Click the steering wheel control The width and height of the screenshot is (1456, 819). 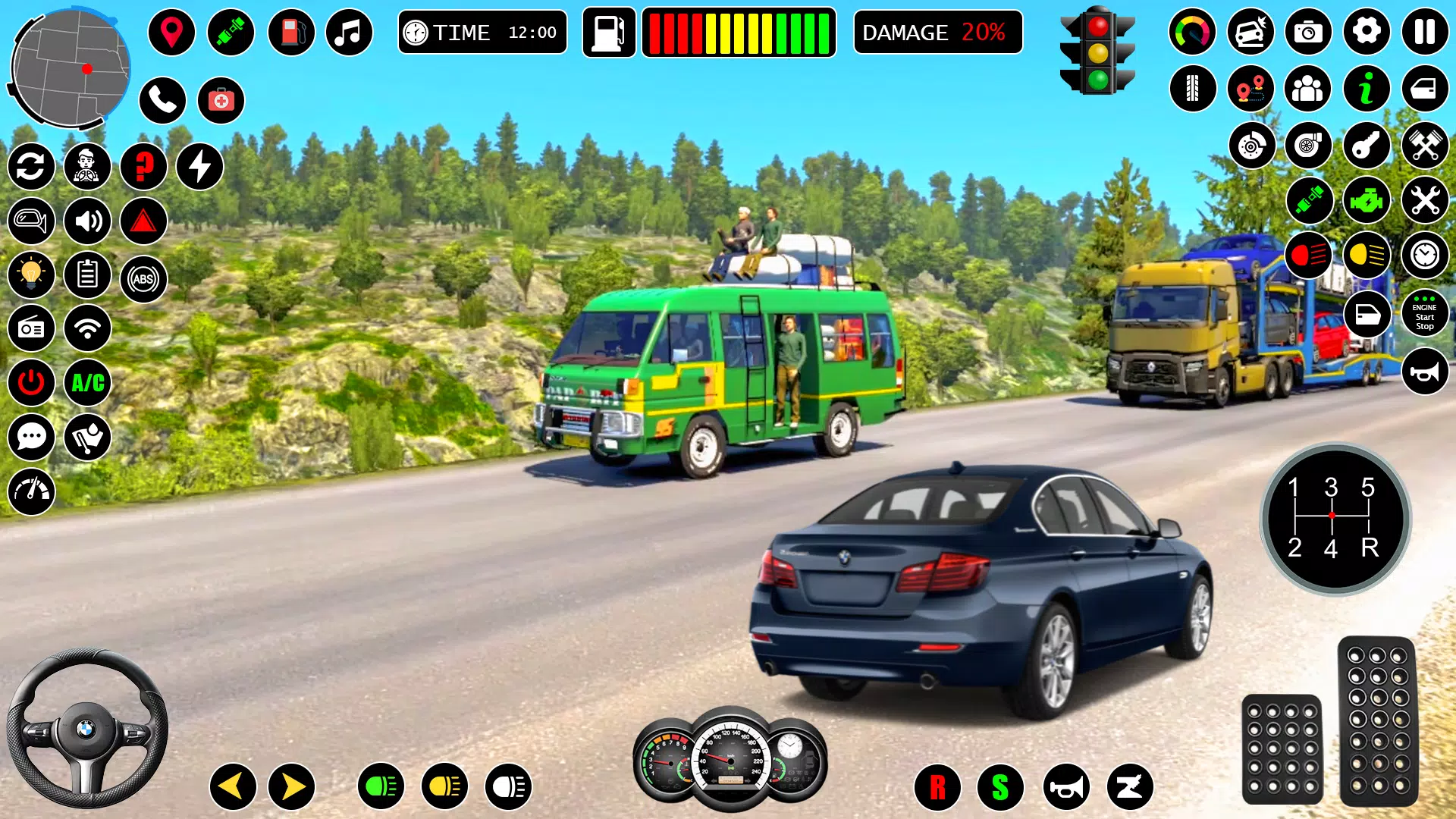pyautogui.click(x=86, y=729)
